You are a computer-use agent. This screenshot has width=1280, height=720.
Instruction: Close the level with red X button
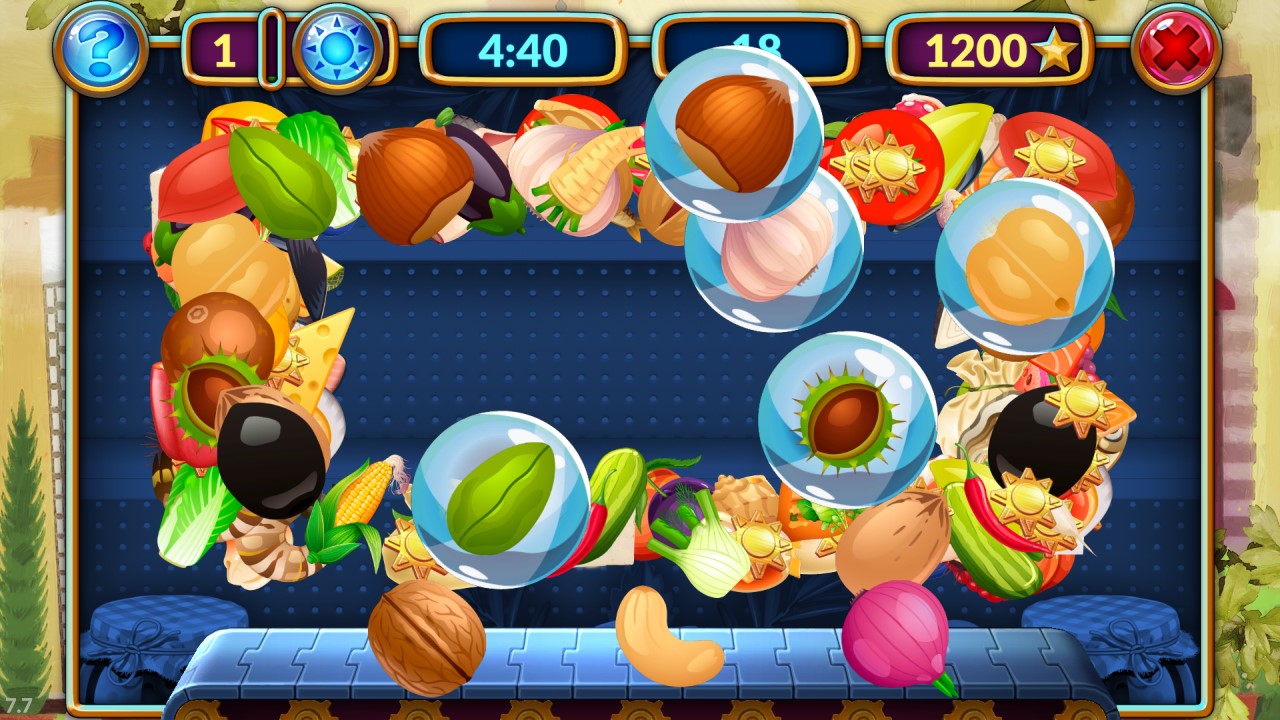pyautogui.click(x=1176, y=48)
